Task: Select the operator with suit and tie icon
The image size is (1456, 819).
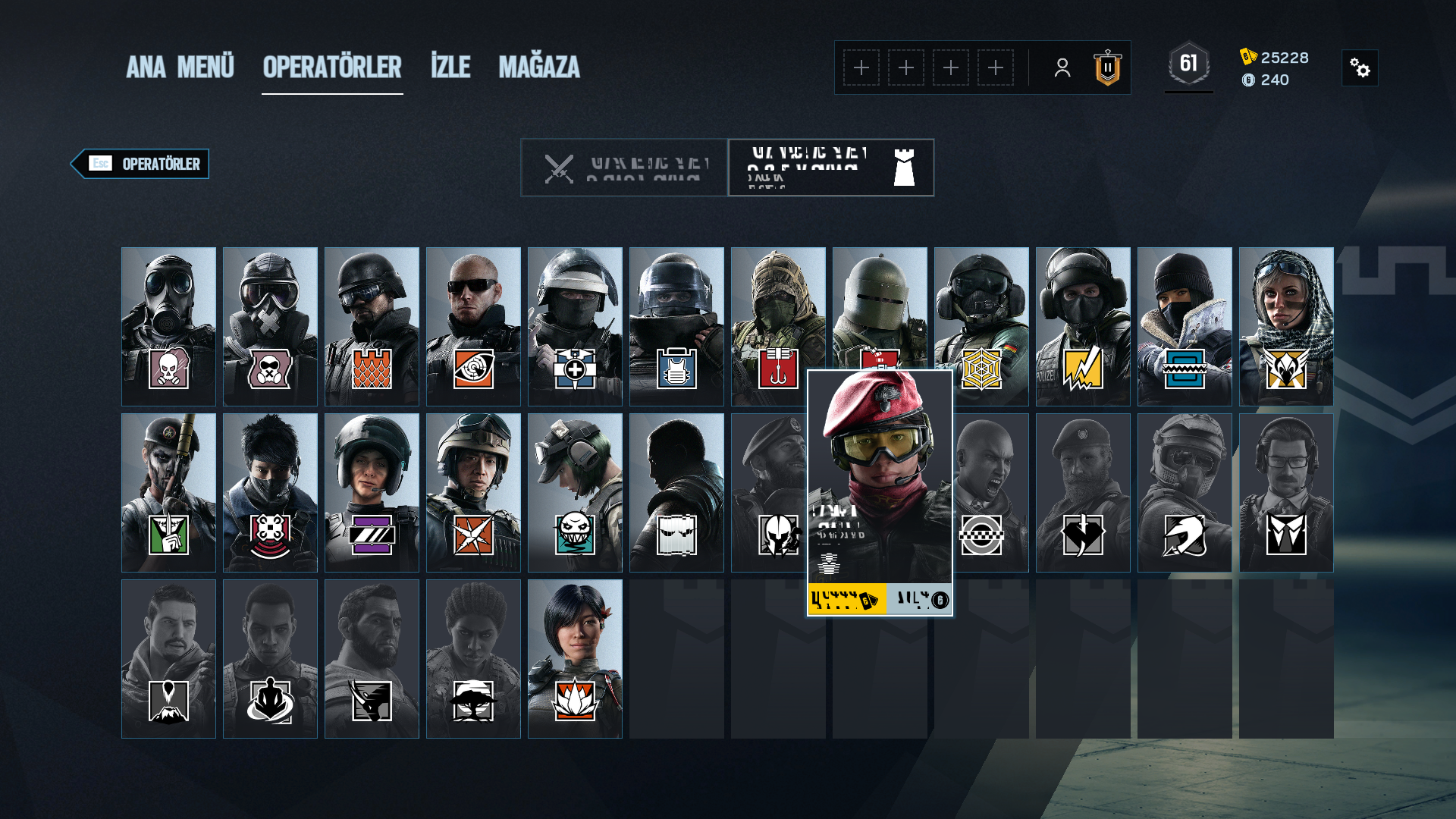Action: (1286, 492)
